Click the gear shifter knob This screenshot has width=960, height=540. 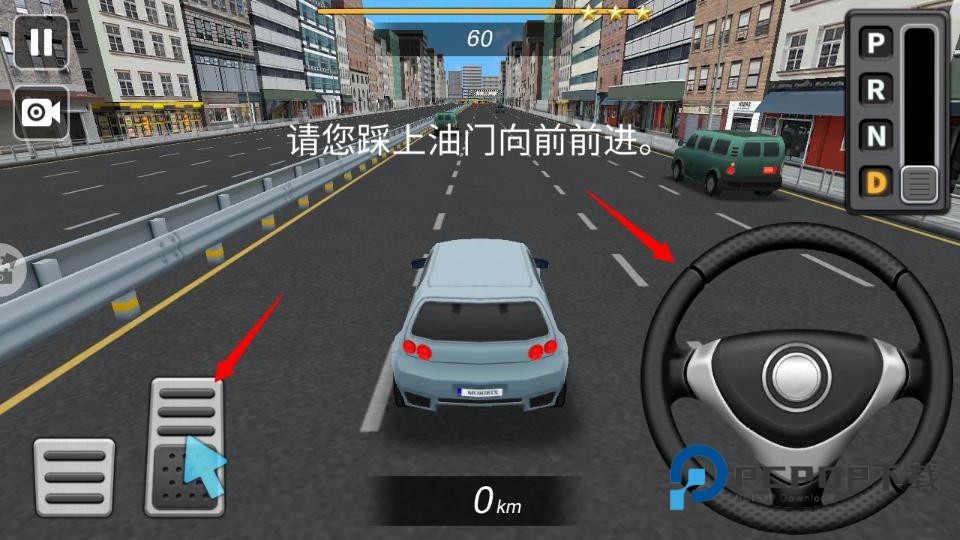click(x=919, y=184)
